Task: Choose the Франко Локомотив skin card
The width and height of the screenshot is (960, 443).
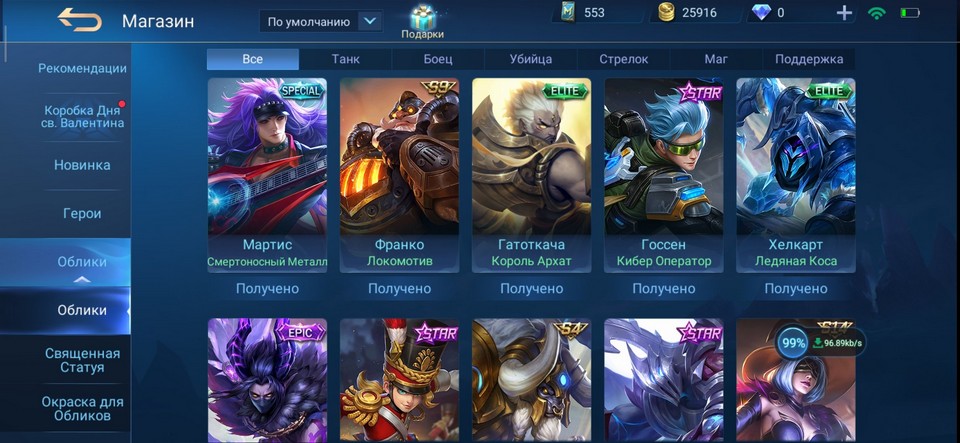Action: tap(399, 175)
